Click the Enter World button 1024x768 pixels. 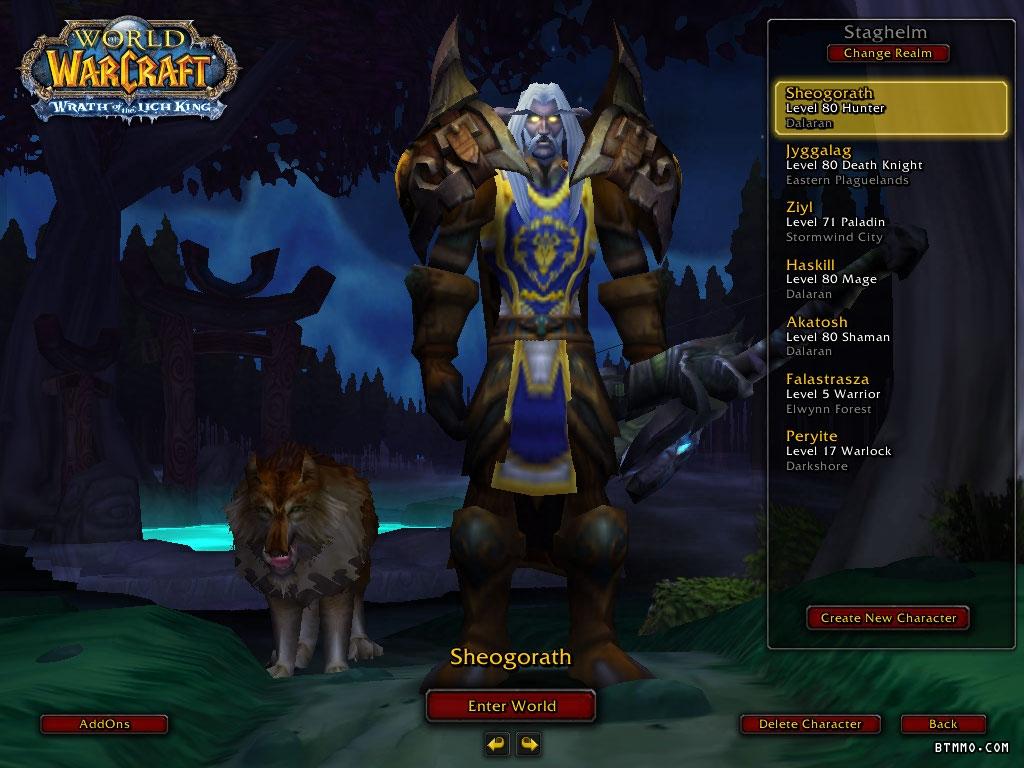[511, 706]
